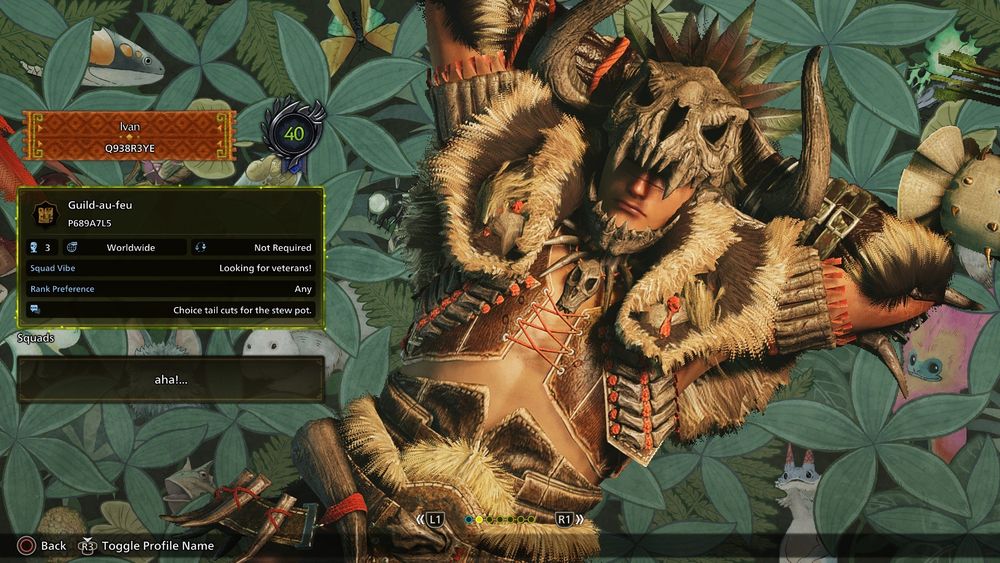The height and width of the screenshot is (563, 1000).
Task: Click the Ivan hunter name plate
Action: point(128,135)
